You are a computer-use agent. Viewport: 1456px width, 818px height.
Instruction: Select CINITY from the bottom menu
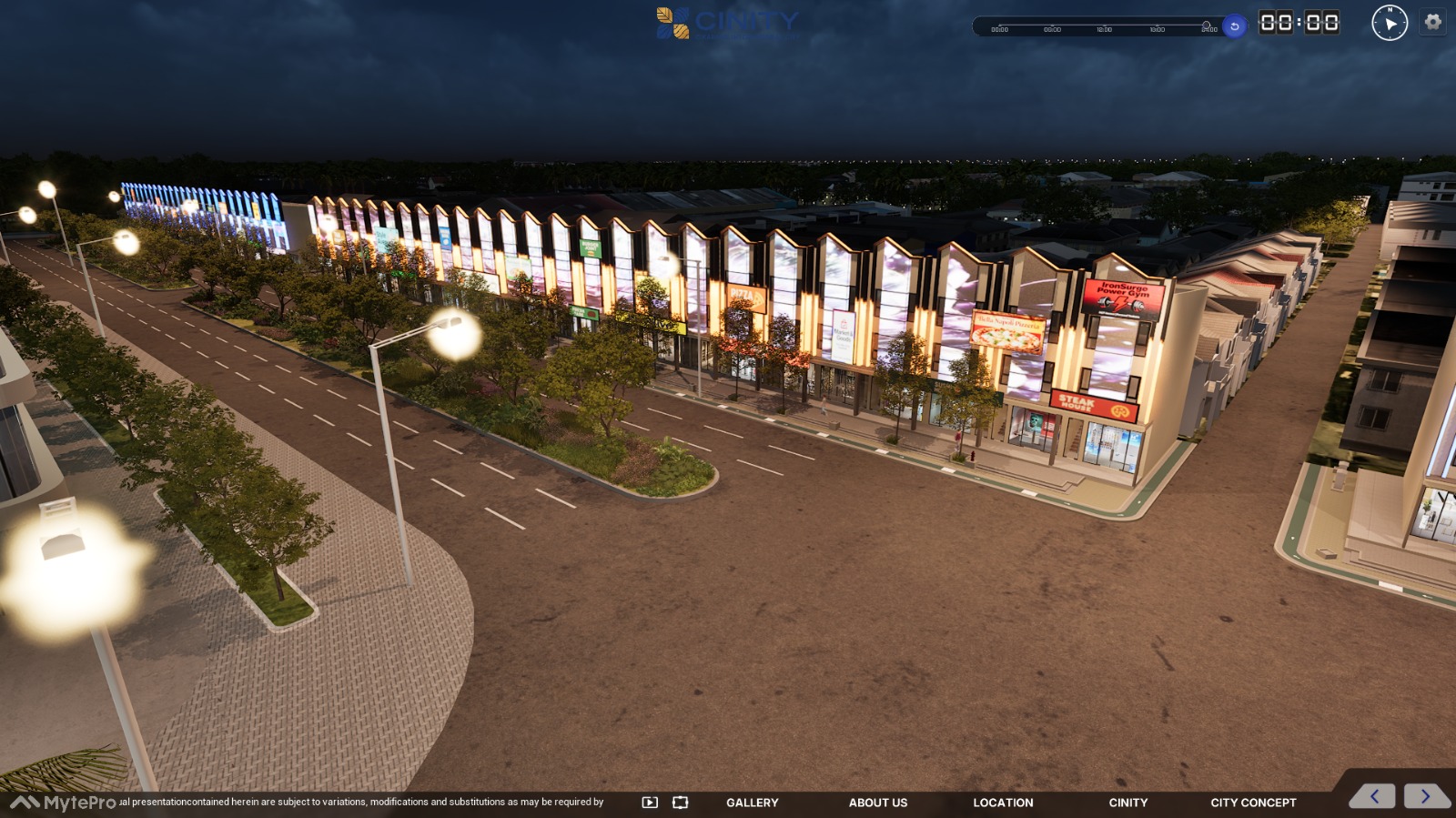click(1128, 803)
